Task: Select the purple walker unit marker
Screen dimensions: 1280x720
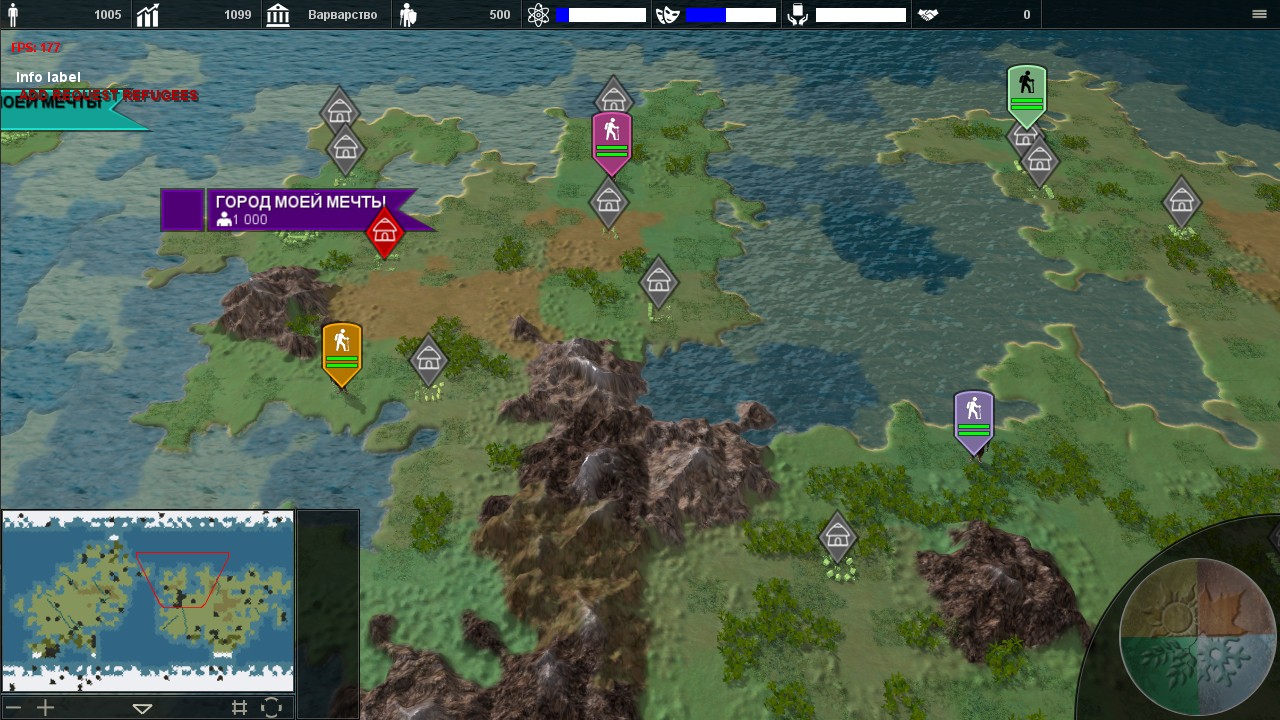Action: [x=974, y=420]
